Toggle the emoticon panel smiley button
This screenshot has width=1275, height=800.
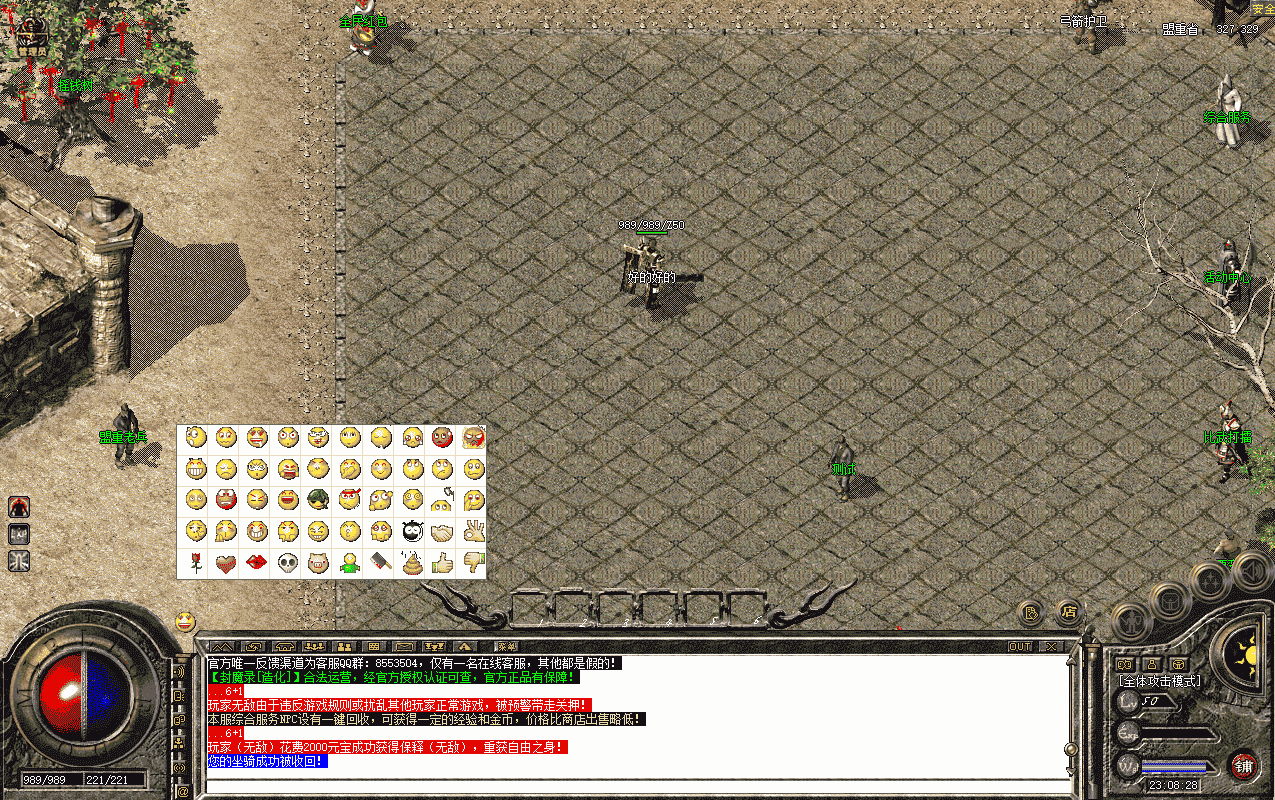185,621
